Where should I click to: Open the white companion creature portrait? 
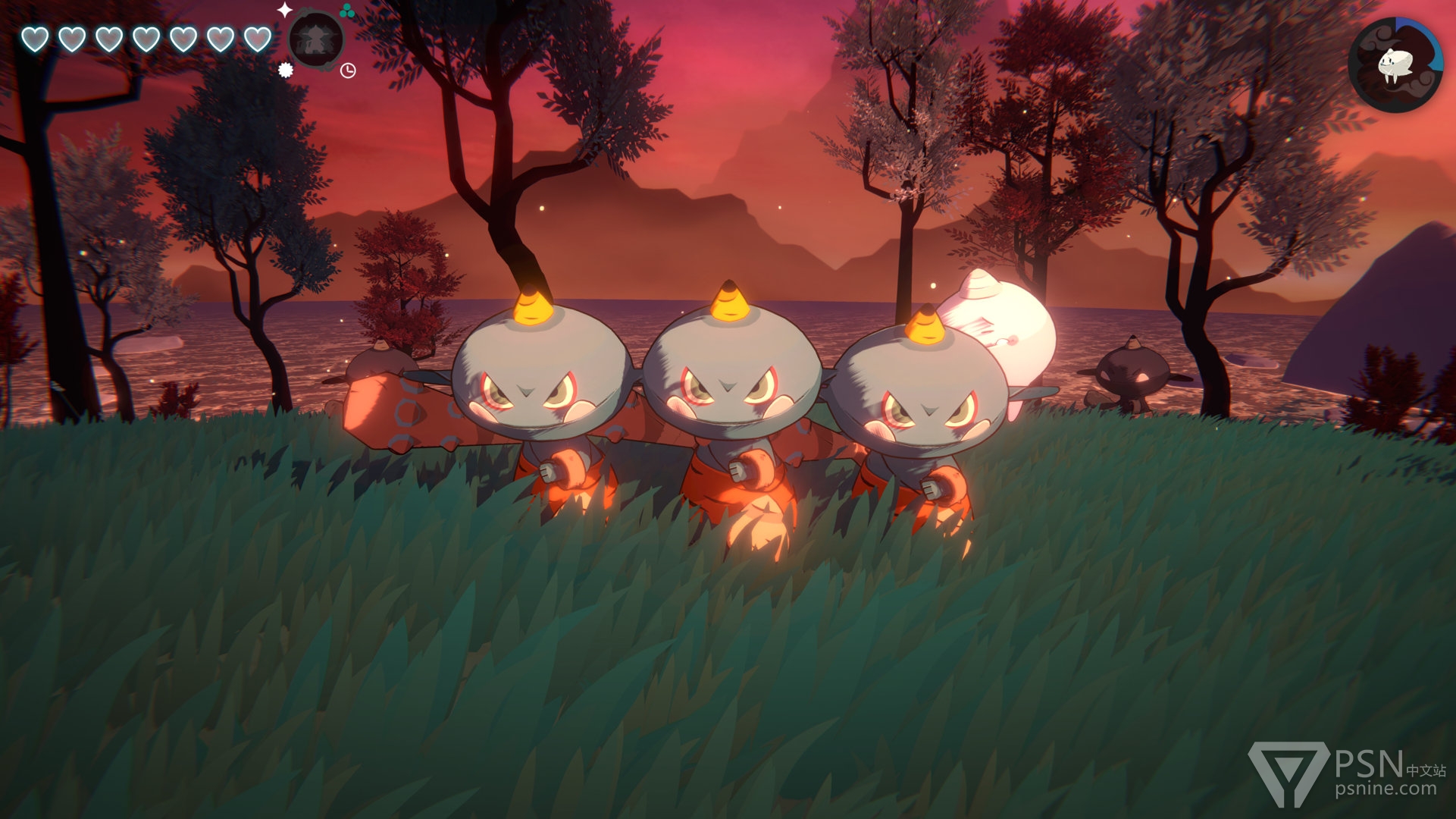[1395, 65]
